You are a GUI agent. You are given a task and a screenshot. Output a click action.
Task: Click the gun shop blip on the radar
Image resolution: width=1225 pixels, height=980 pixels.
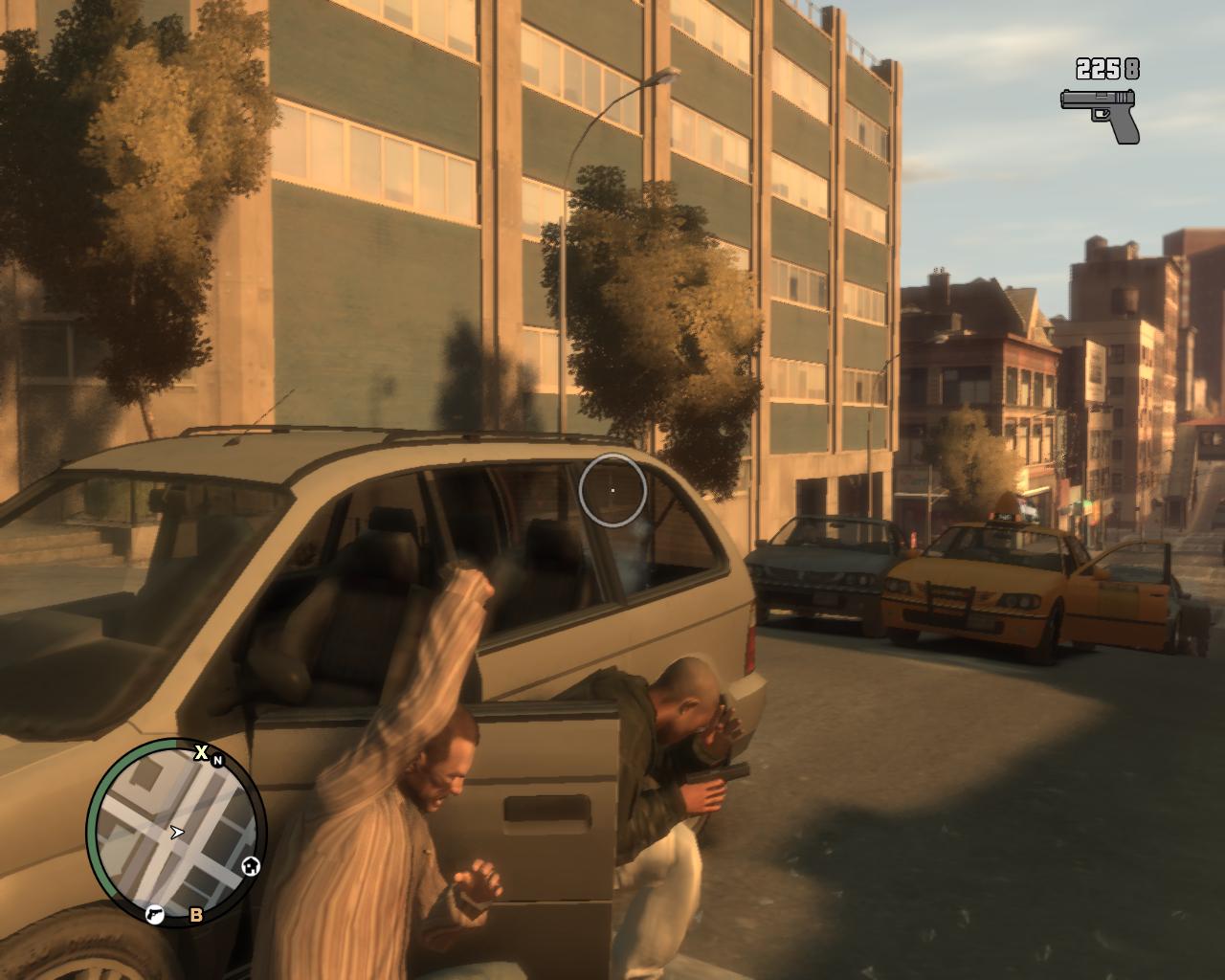click(153, 915)
